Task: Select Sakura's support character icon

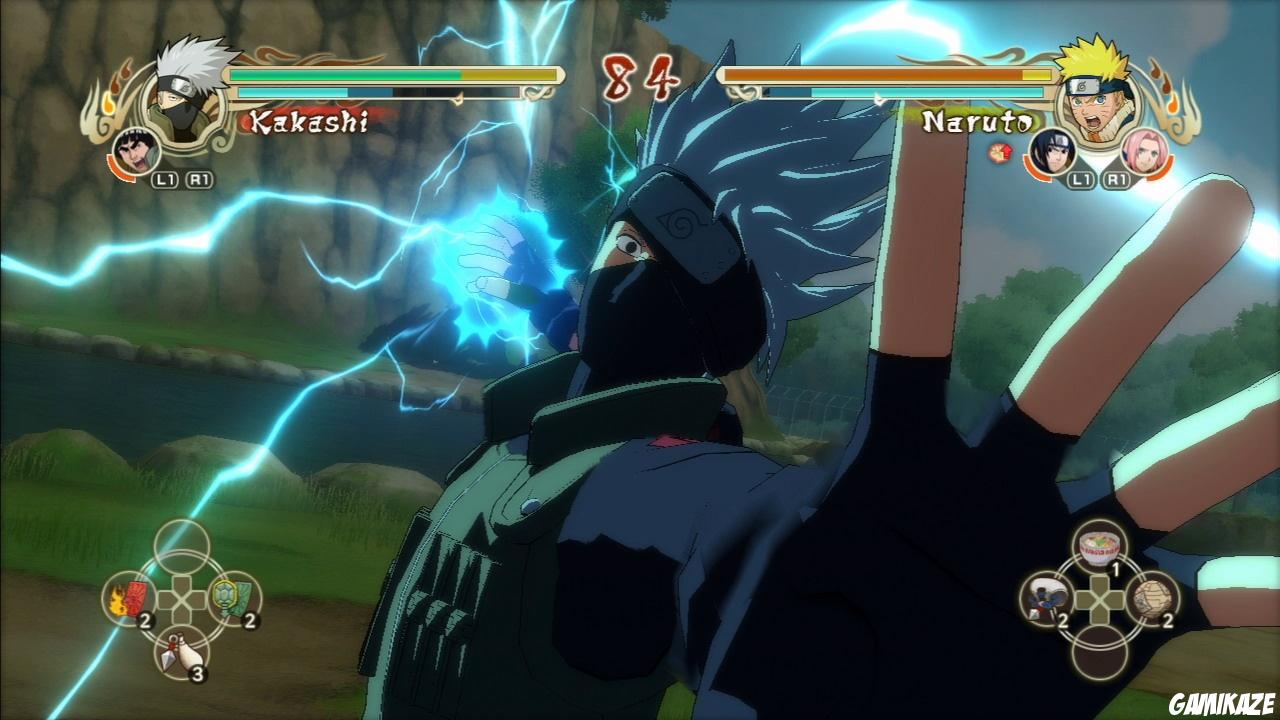Action: 1146,150
